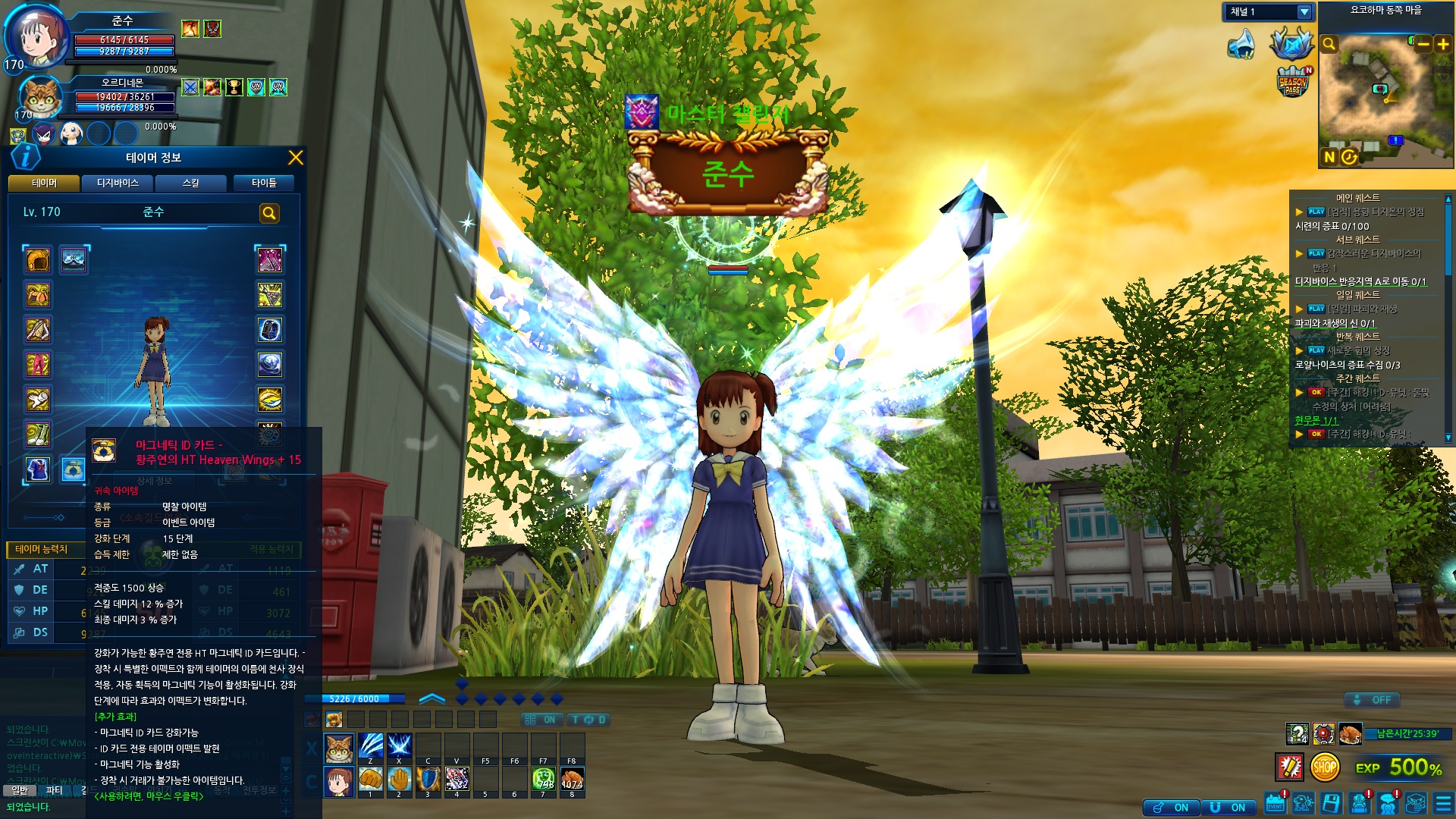Use the roast chicken item in slot 8
Viewport: 1456px width, 819px height.
(572, 778)
